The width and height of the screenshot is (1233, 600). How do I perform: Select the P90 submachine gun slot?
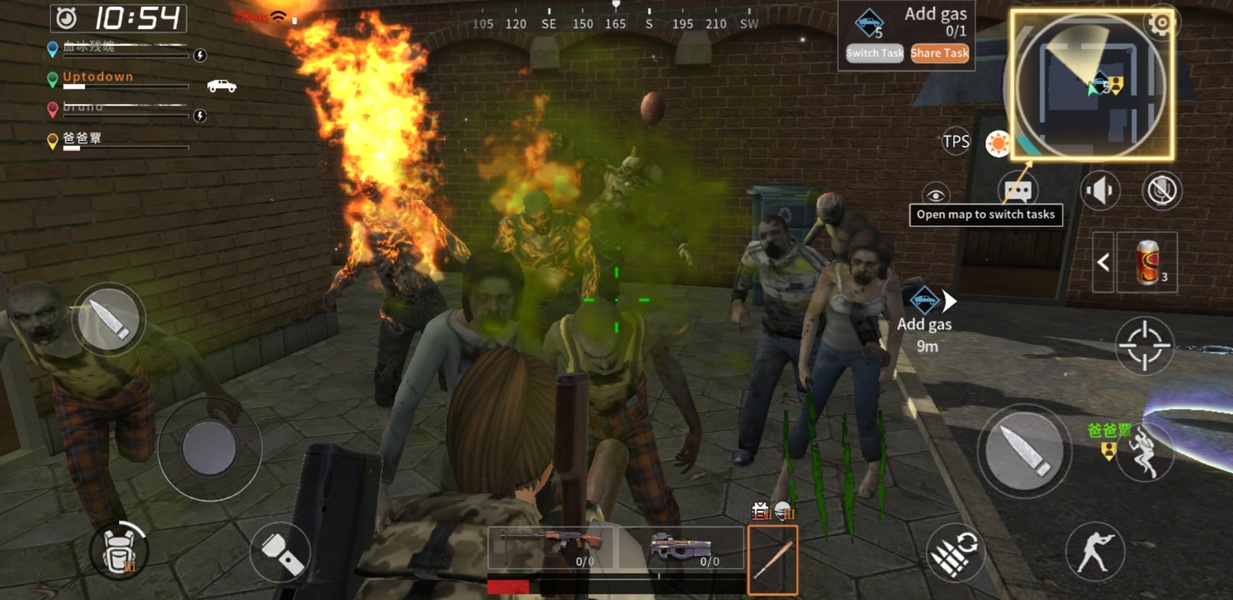point(681,549)
